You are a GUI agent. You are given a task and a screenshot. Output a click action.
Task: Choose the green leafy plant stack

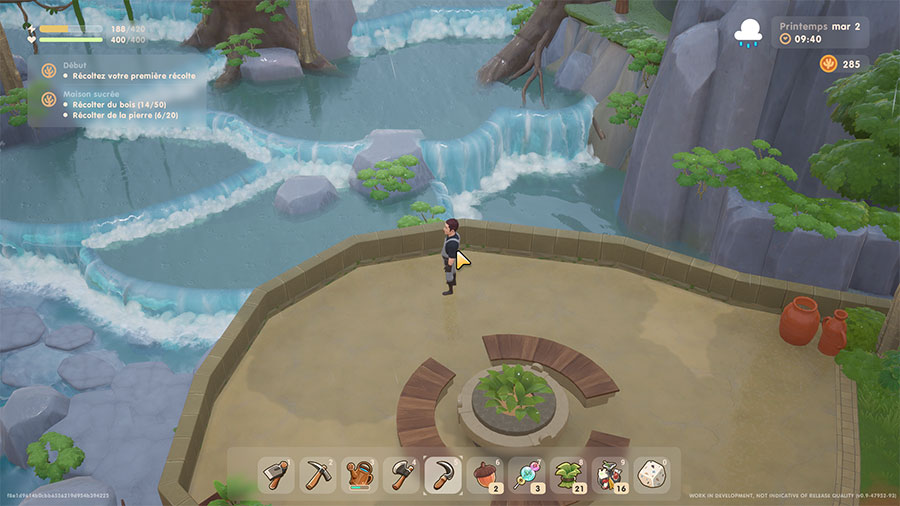568,474
